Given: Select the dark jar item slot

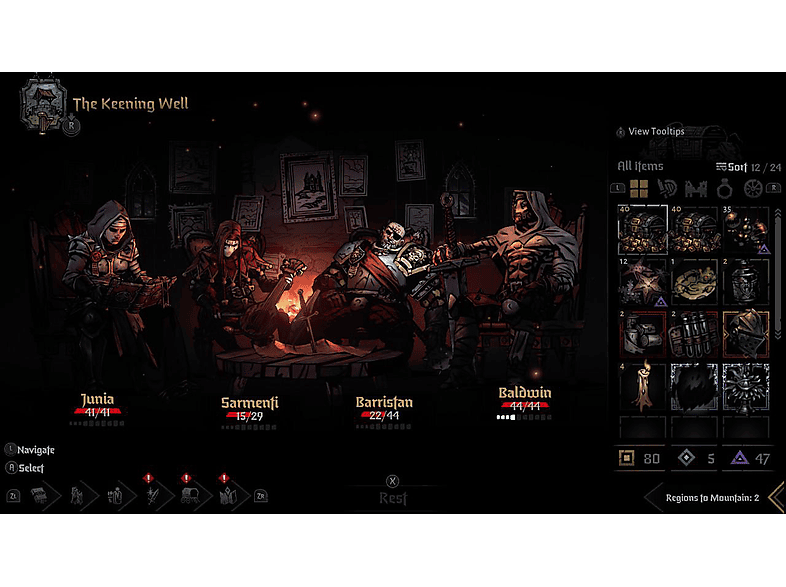Looking at the screenshot, I should (x=745, y=282).
